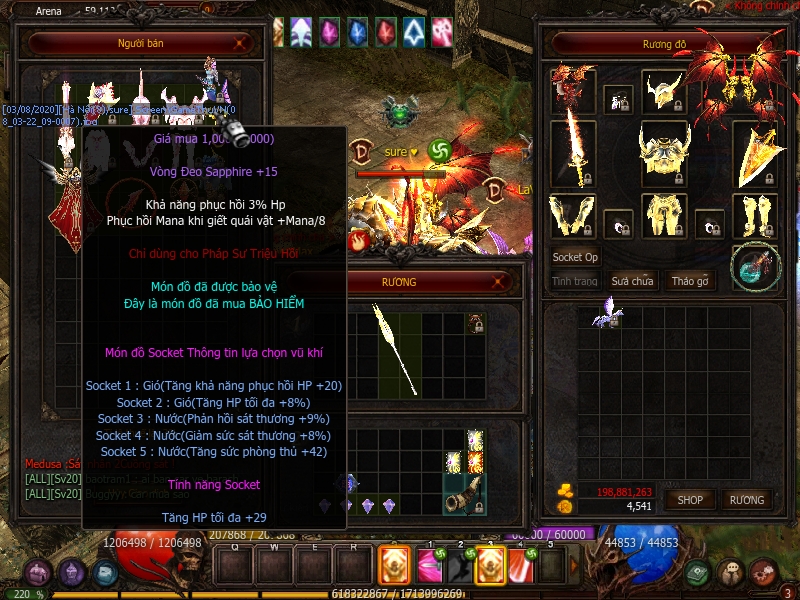
Task: Select the equipped golden pants slot
Action: (x=664, y=215)
